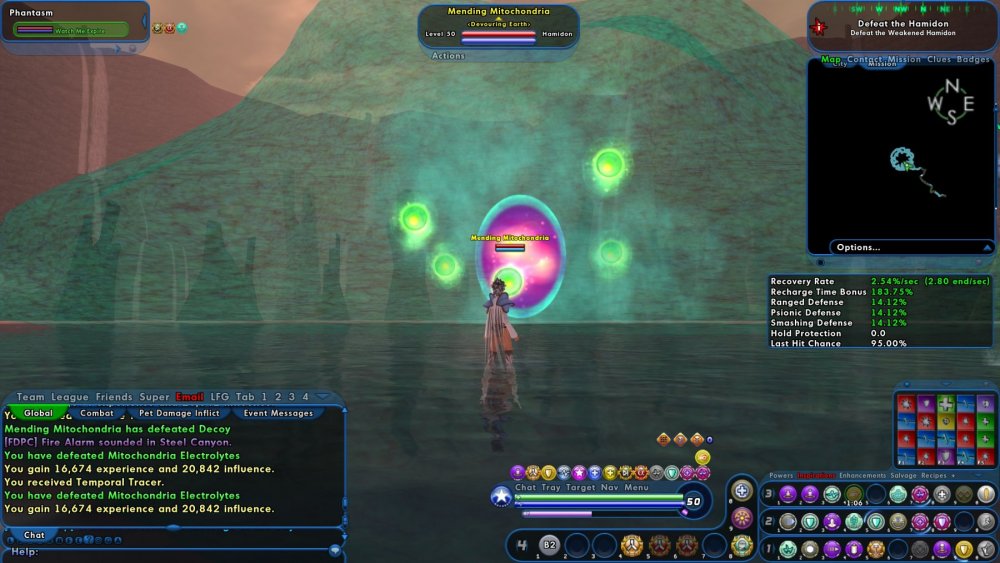Screen dimensions: 1000x563
Task: Open the Nav menu above the health bar
Action: click(x=609, y=488)
